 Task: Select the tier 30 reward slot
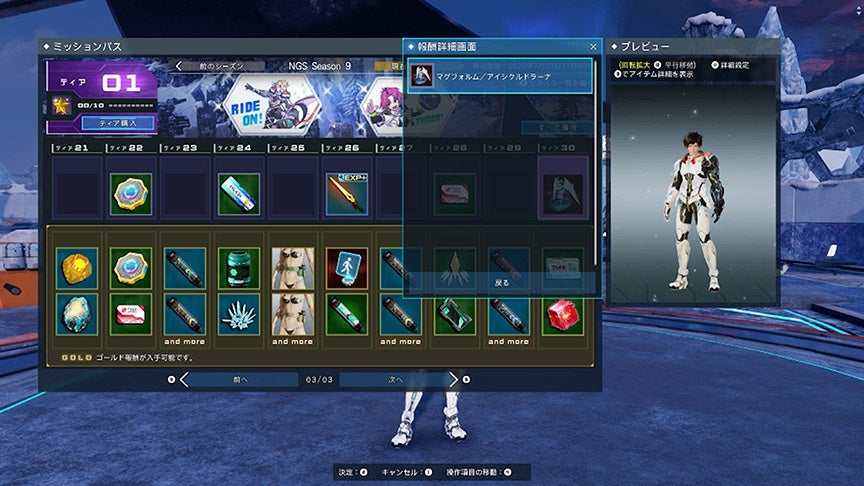click(562, 194)
